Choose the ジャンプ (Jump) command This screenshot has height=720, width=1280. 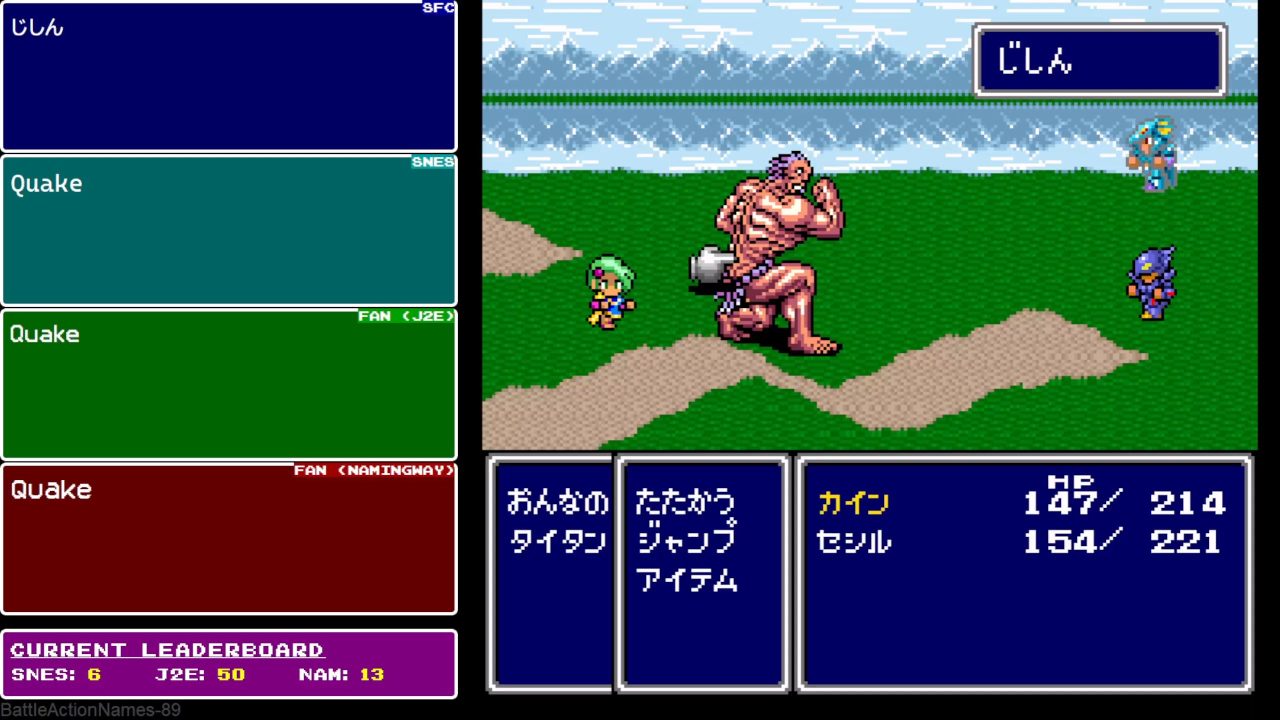(x=687, y=541)
